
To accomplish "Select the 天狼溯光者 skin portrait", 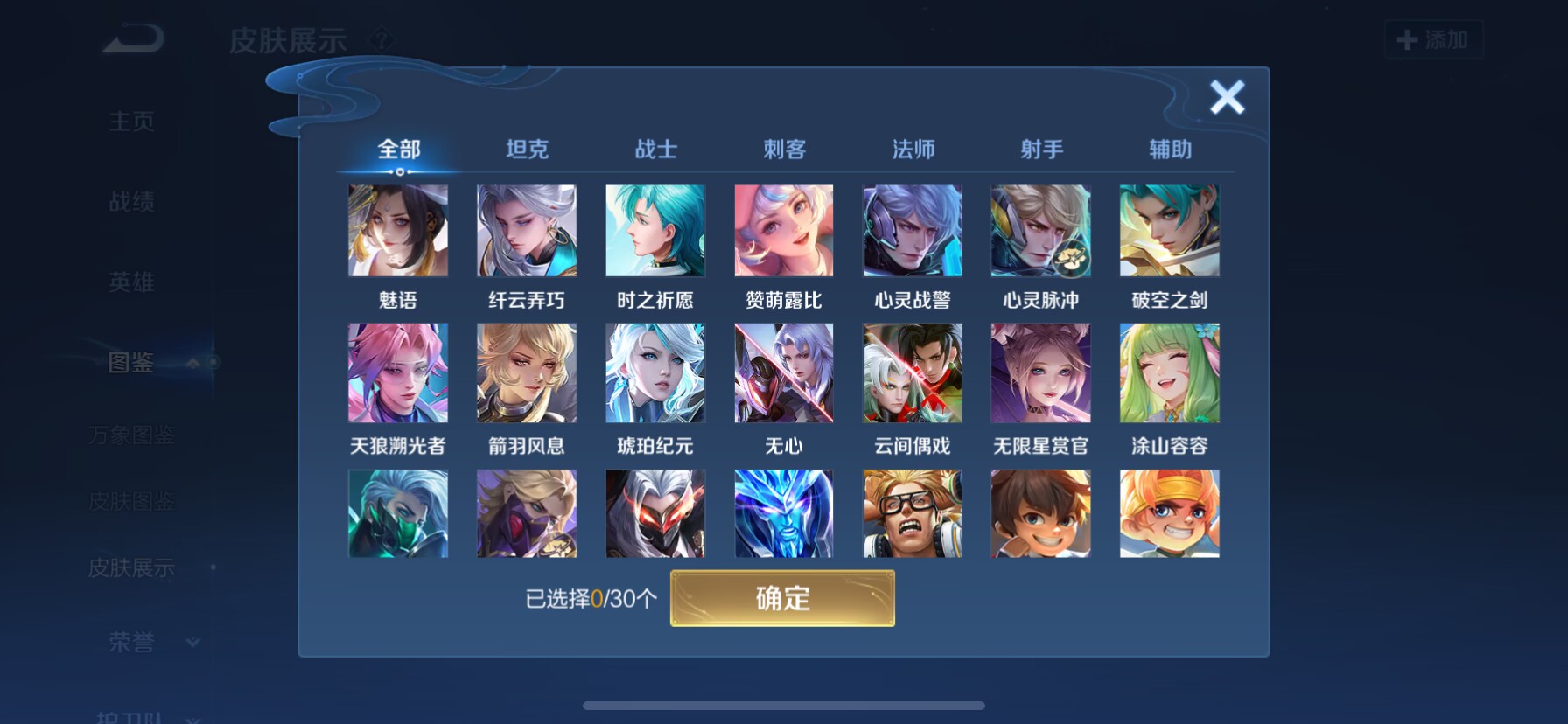I will tap(398, 373).
